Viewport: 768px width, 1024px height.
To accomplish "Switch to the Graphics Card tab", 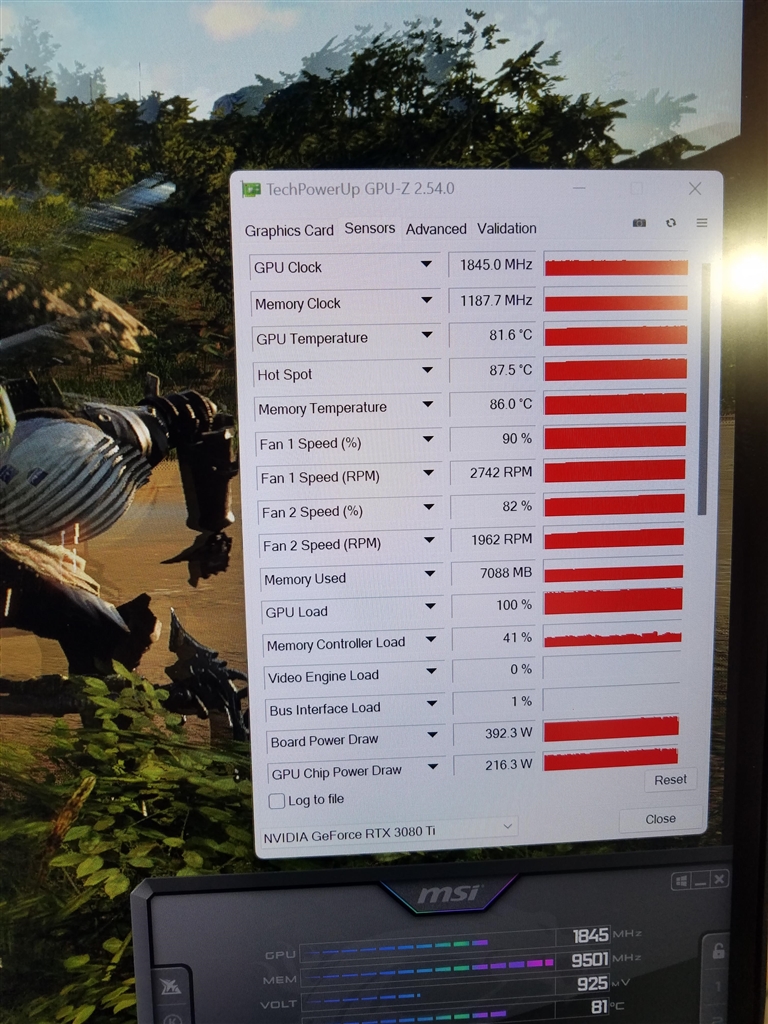I will (289, 230).
